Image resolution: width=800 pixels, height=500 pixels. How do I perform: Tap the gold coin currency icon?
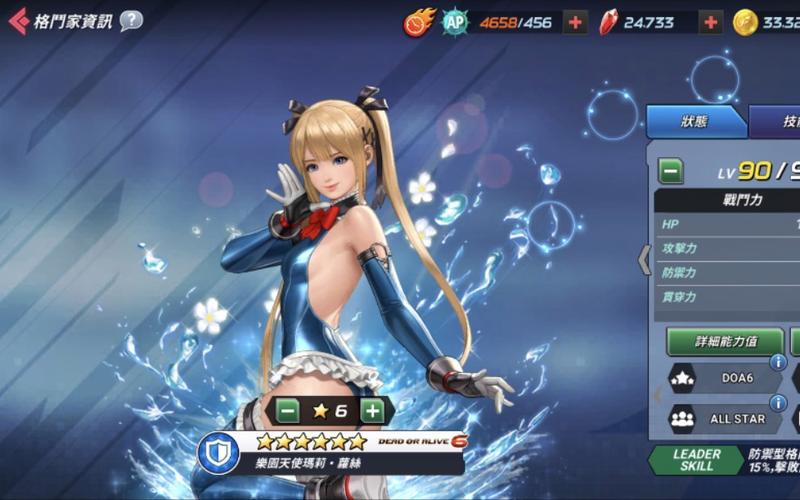[x=745, y=22]
